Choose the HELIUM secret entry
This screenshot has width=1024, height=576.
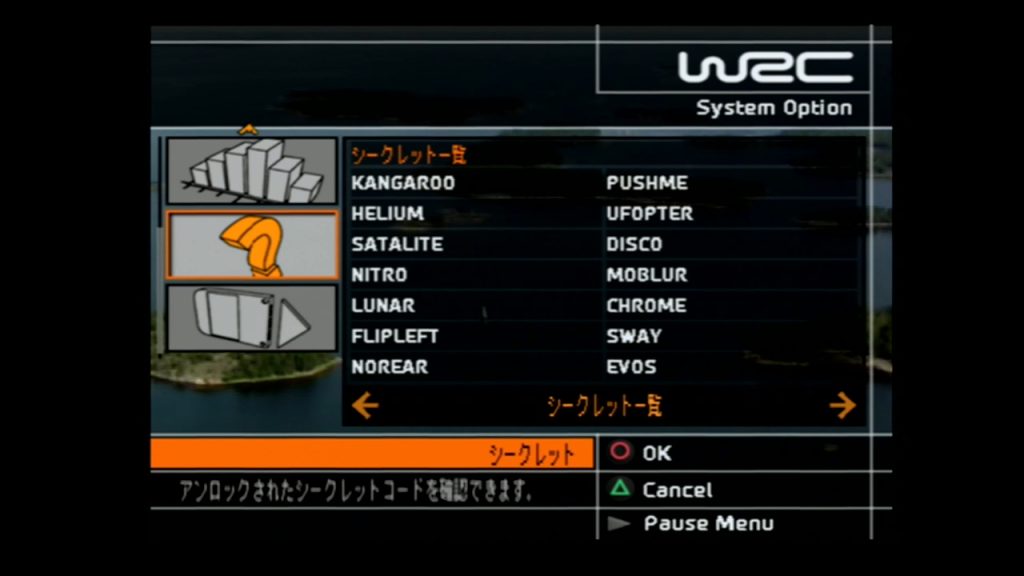[388, 214]
